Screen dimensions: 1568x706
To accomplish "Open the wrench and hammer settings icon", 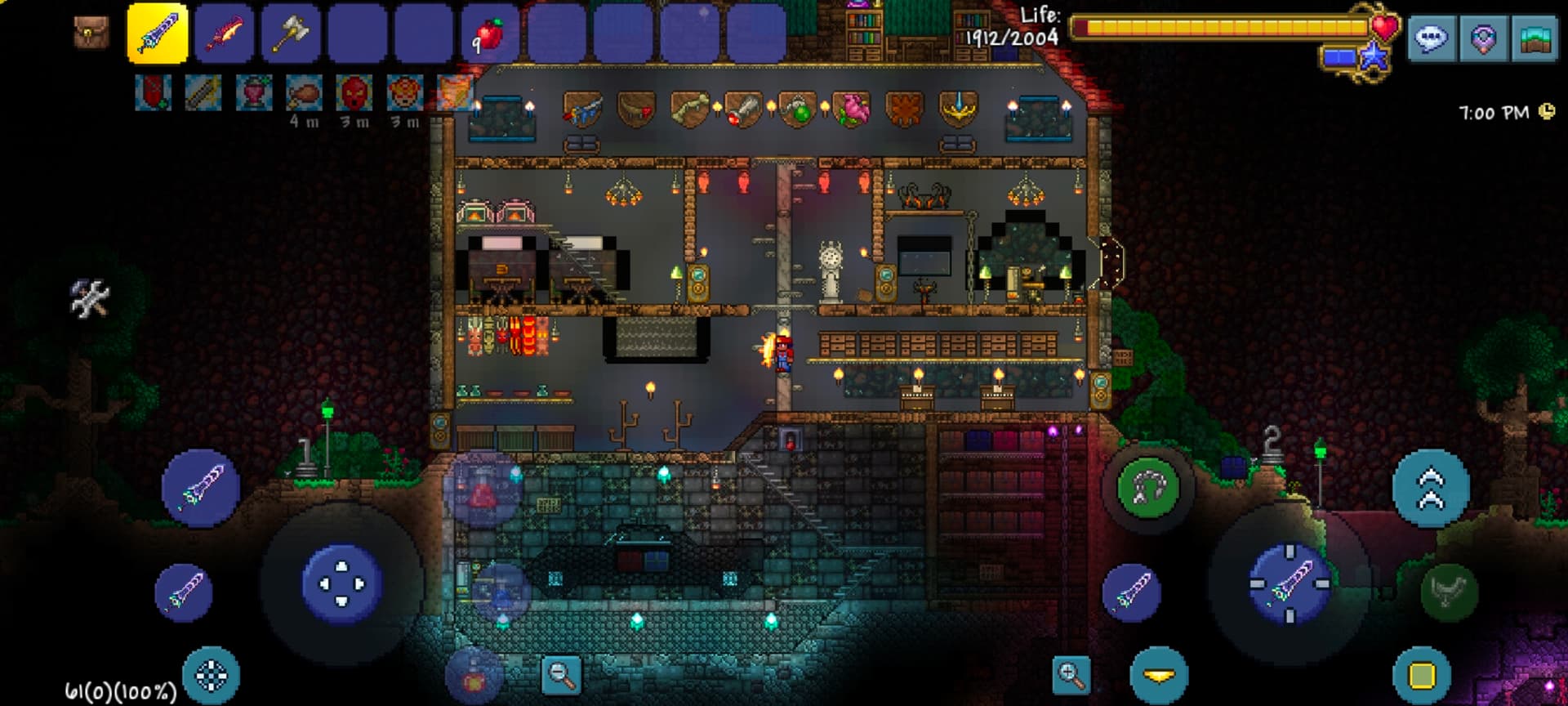I will click(89, 298).
